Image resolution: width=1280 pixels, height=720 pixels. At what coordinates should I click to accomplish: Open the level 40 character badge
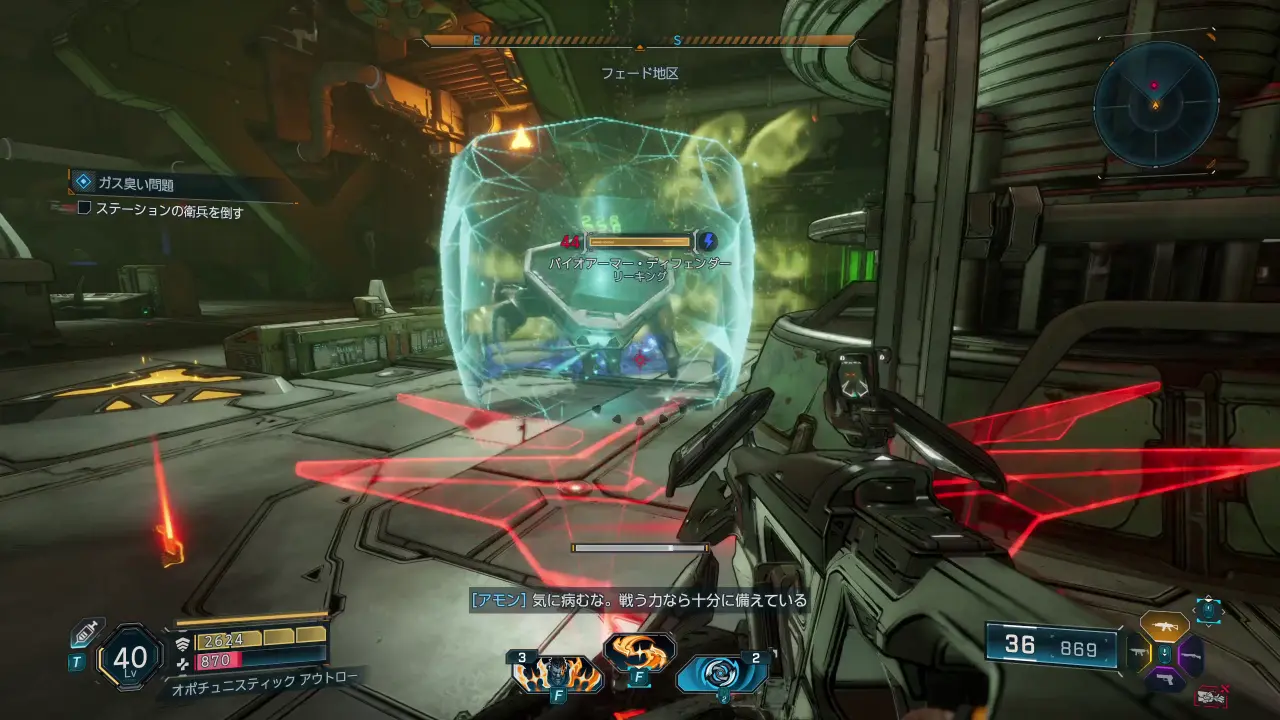click(131, 658)
